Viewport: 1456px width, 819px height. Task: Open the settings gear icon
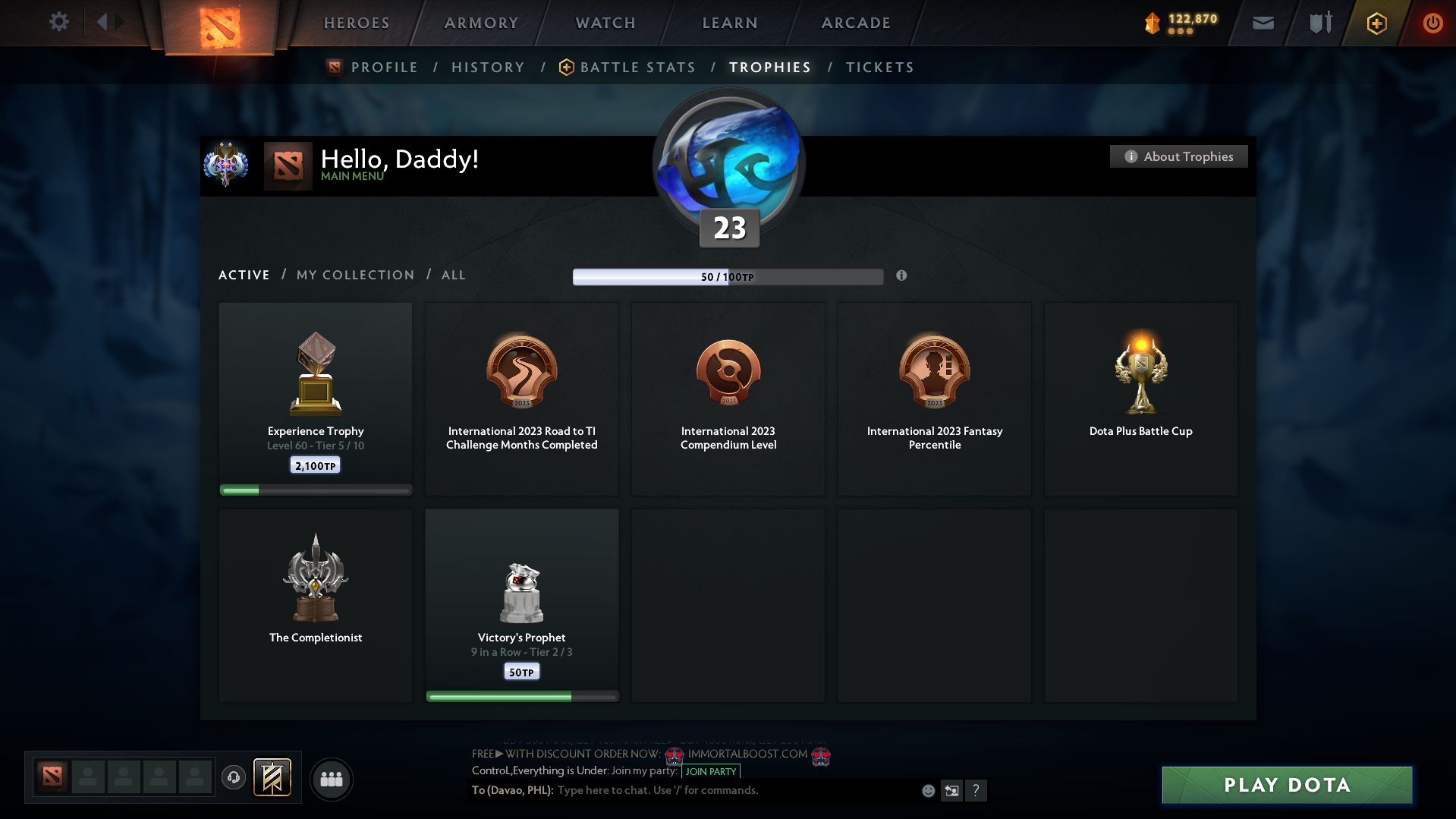[x=59, y=23]
